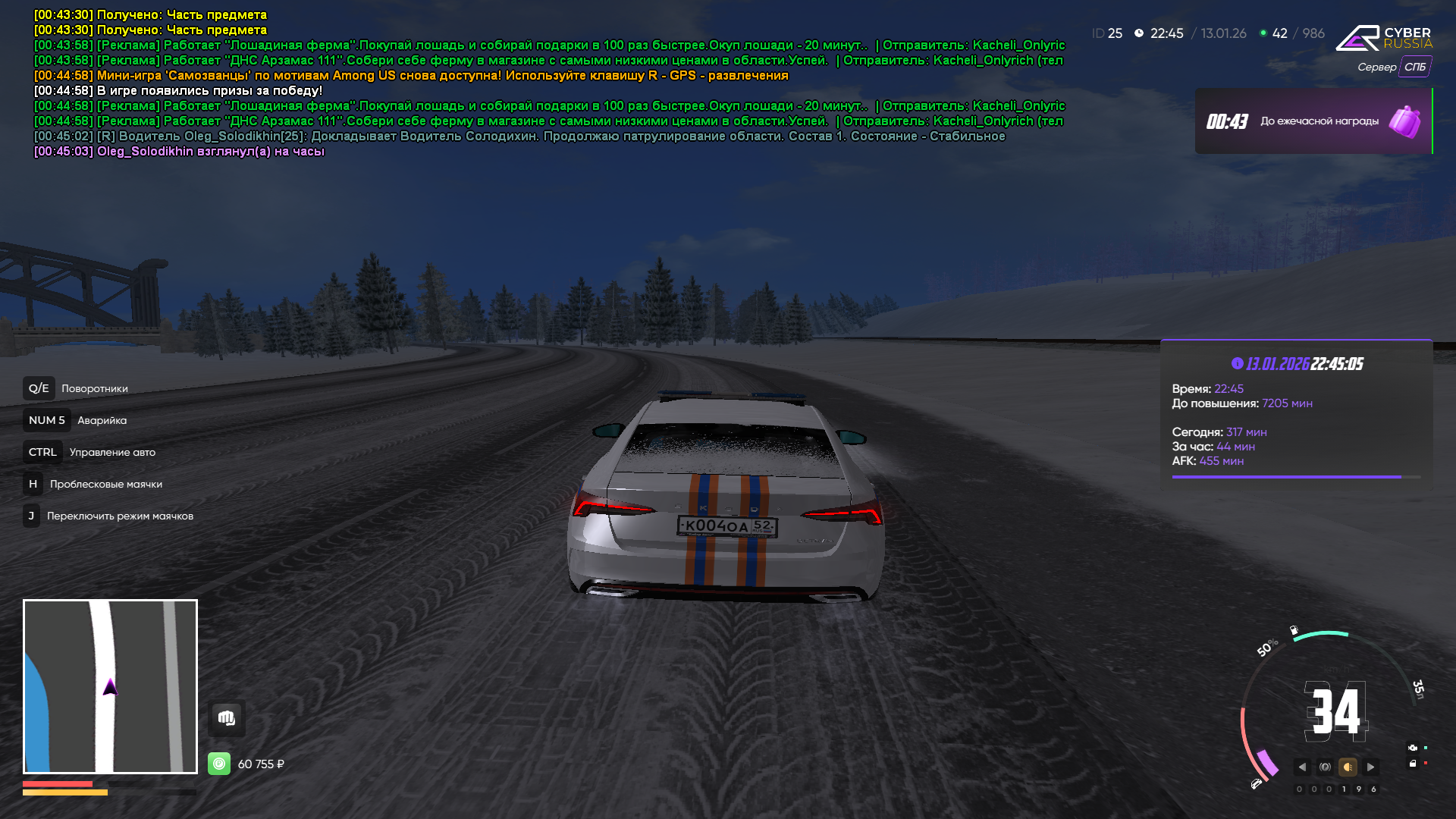
Task: Toggle the left turn signal arrow
Action: pyautogui.click(x=1302, y=767)
